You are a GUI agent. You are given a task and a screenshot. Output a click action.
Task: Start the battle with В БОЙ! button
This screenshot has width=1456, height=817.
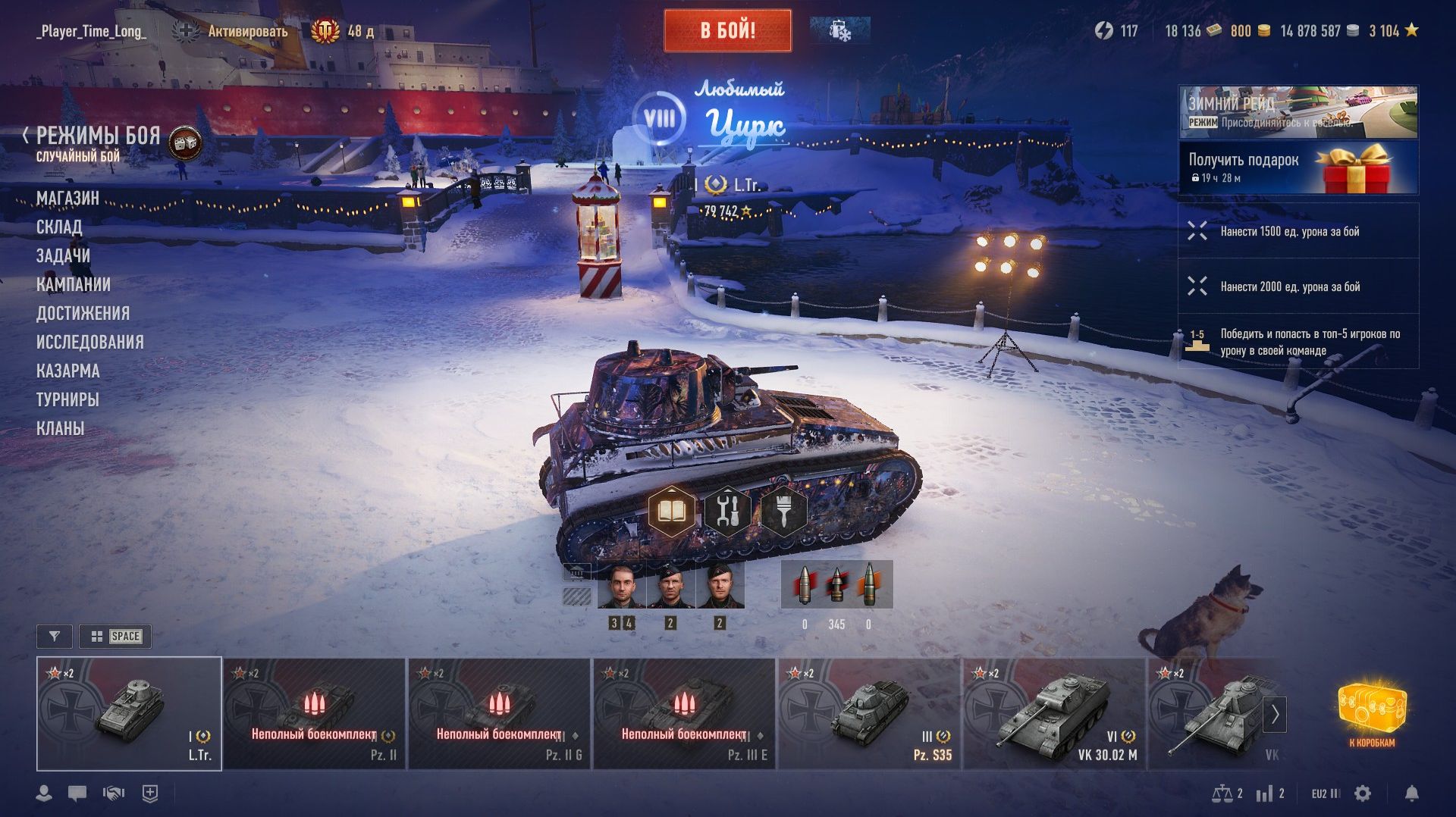[727, 31]
